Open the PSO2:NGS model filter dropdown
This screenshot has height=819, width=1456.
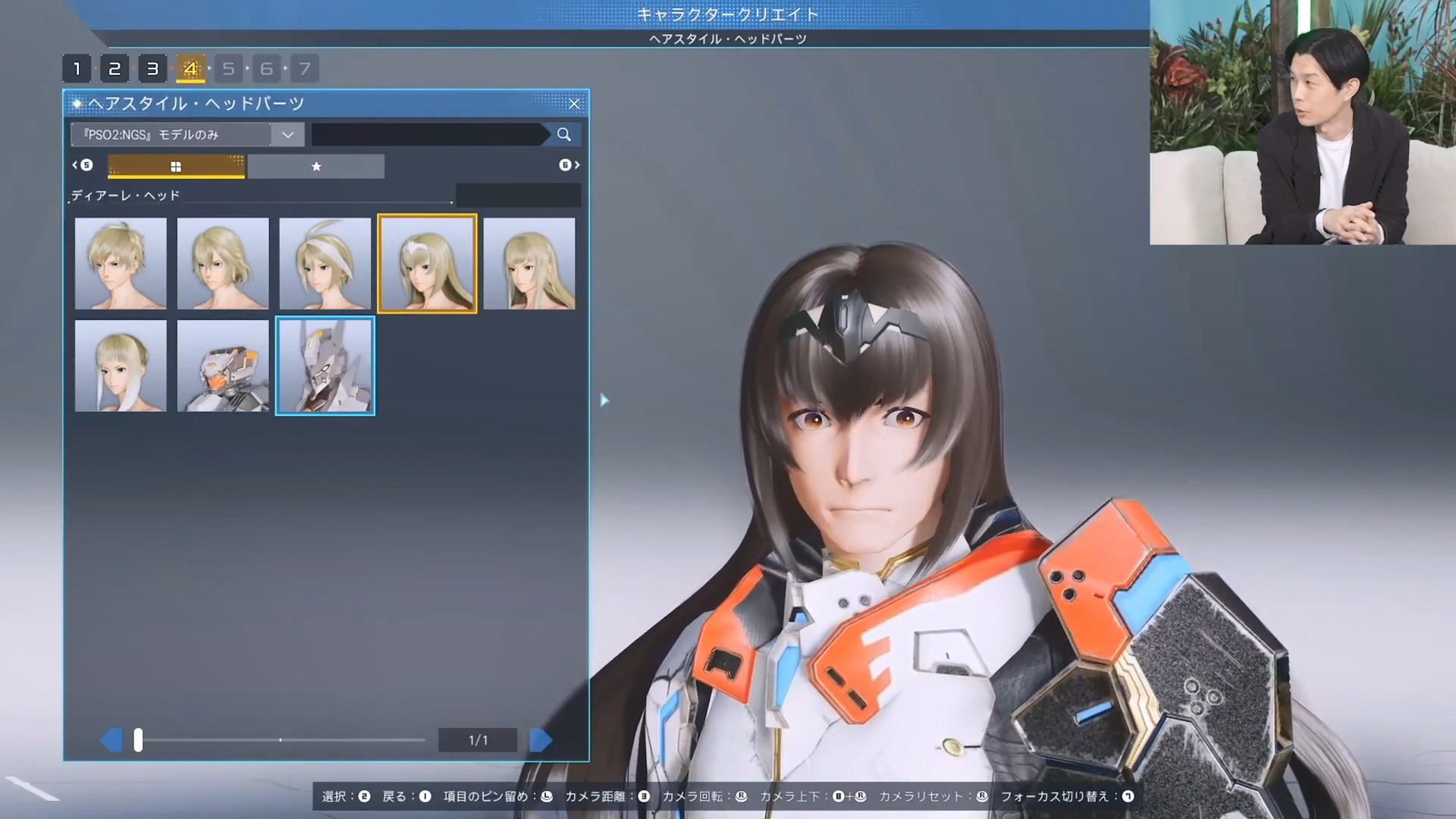(287, 134)
